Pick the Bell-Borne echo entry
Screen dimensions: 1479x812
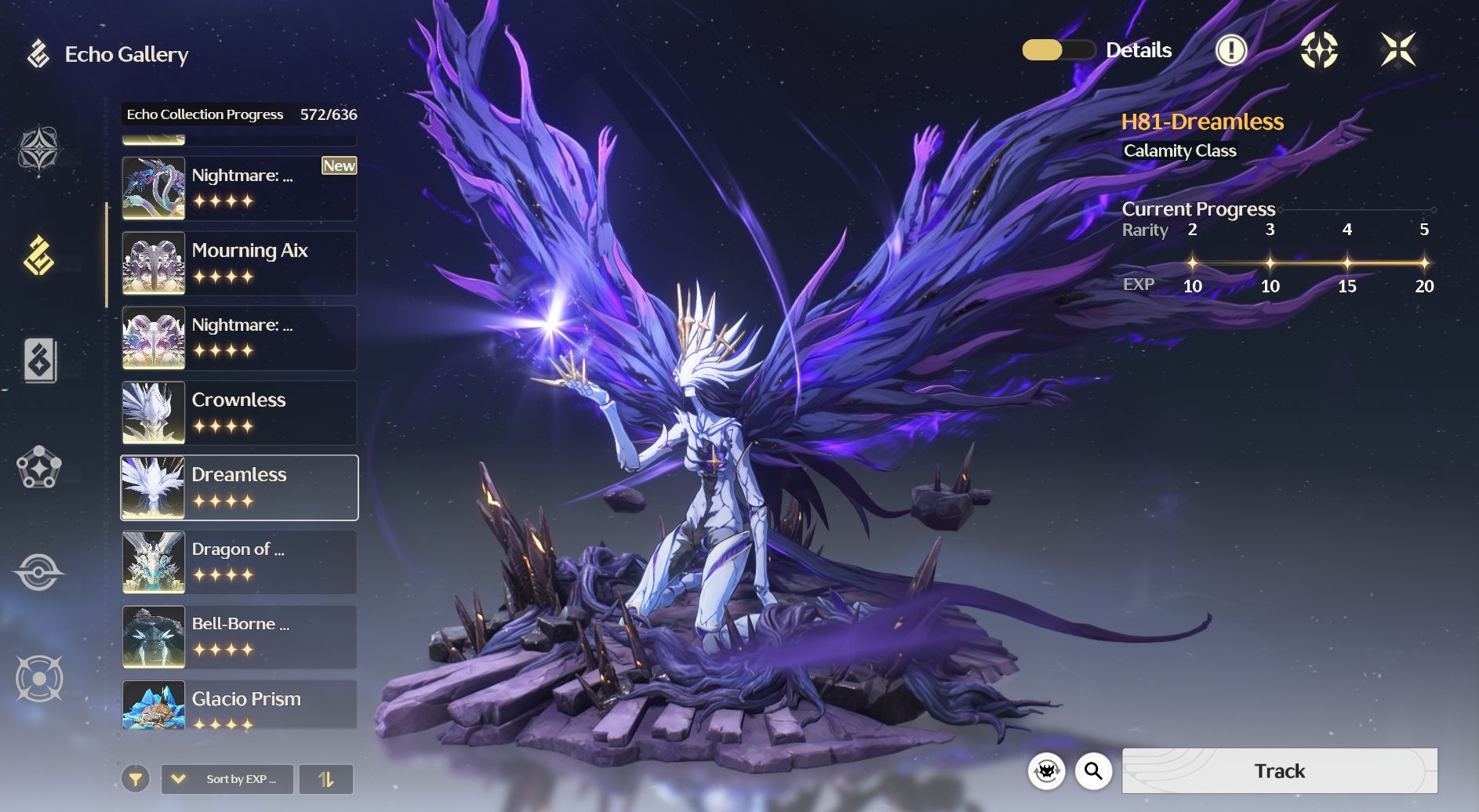coord(239,637)
